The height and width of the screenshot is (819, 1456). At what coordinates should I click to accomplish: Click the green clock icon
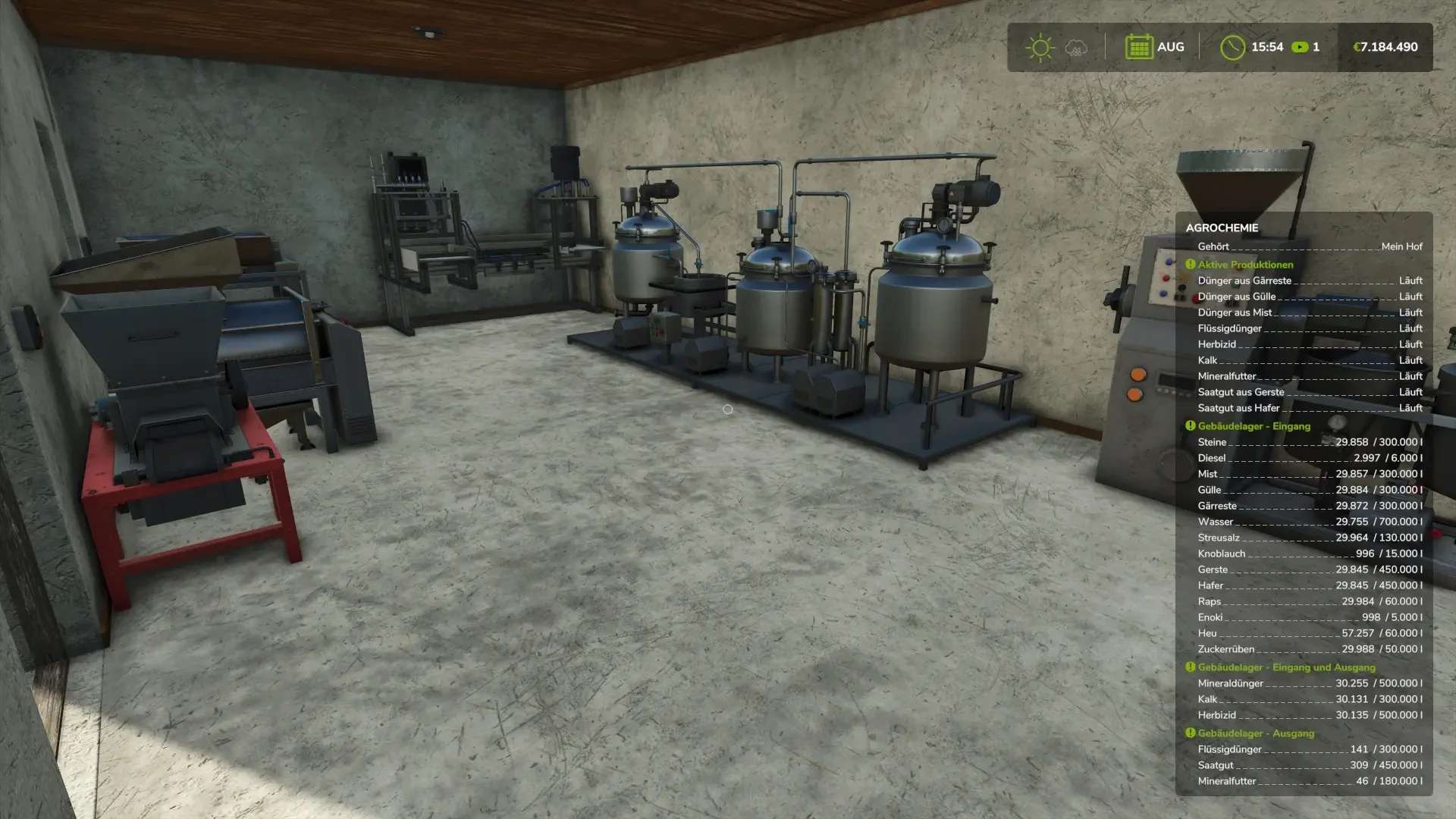(1232, 47)
